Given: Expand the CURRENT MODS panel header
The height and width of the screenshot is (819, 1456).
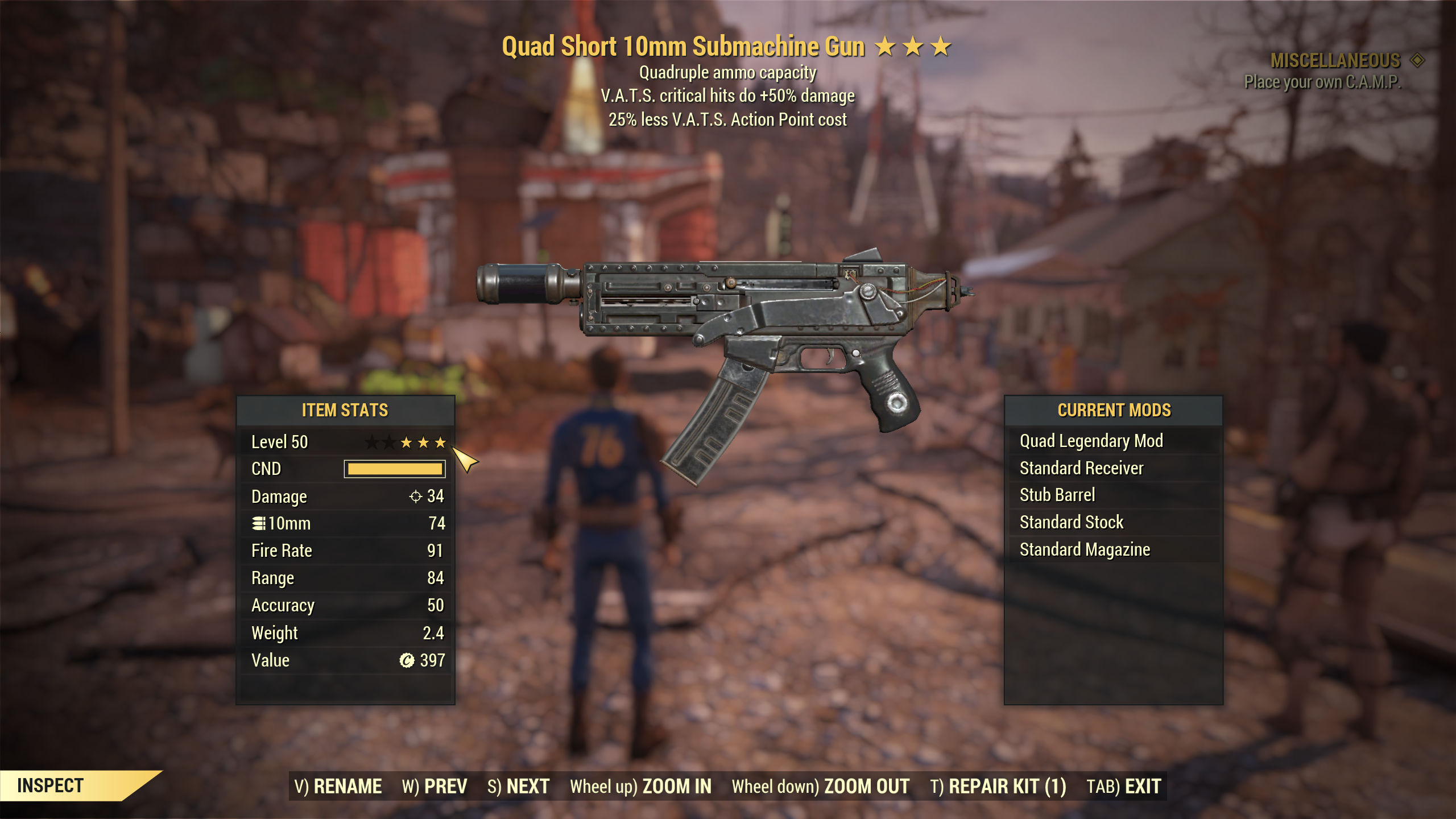Looking at the screenshot, I should [1114, 409].
